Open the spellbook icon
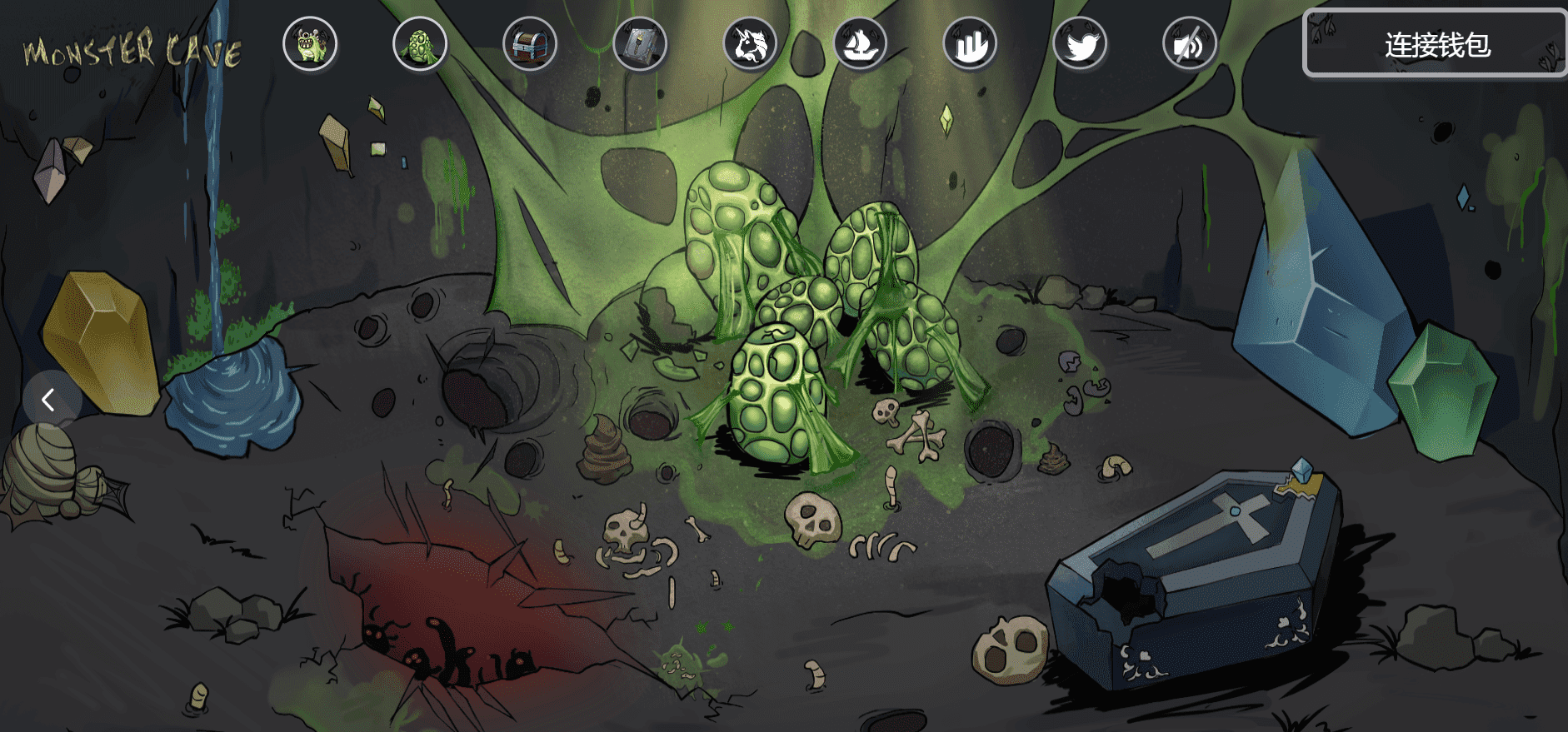Screen dimensions: 1568x732 click(640, 44)
